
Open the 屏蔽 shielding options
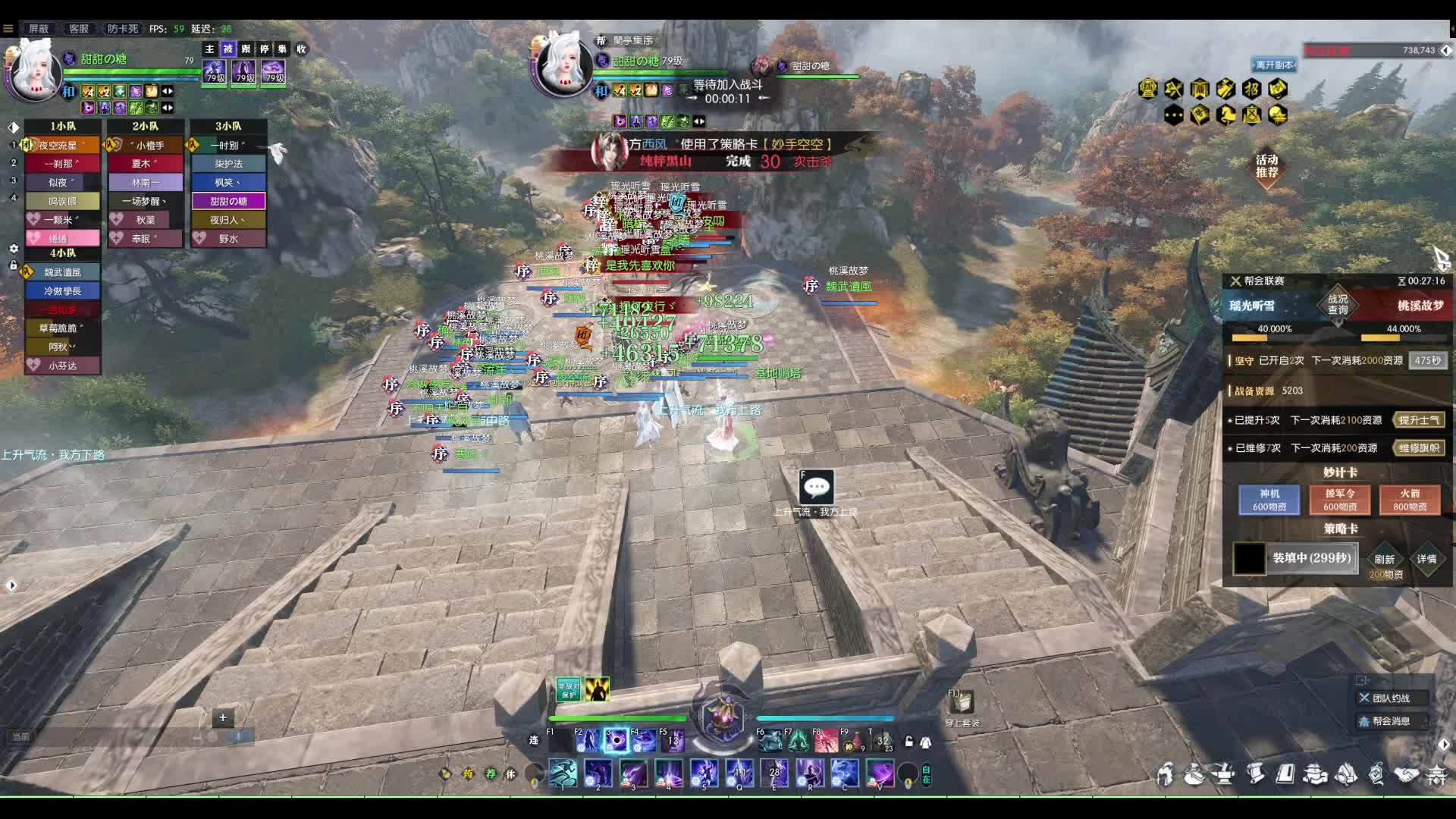click(x=39, y=29)
